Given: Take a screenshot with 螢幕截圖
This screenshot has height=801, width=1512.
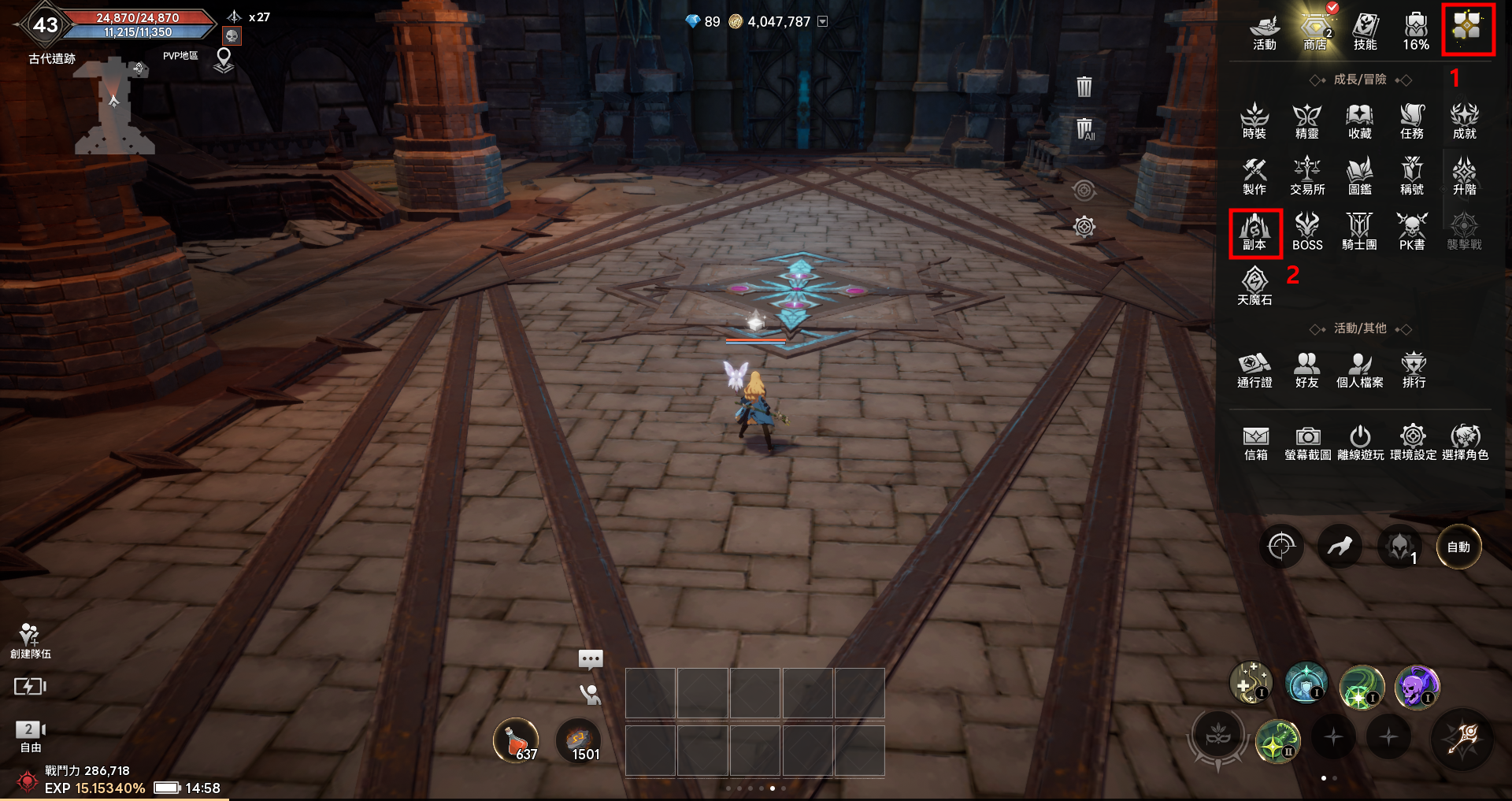Looking at the screenshot, I should [x=1308, y=443].
